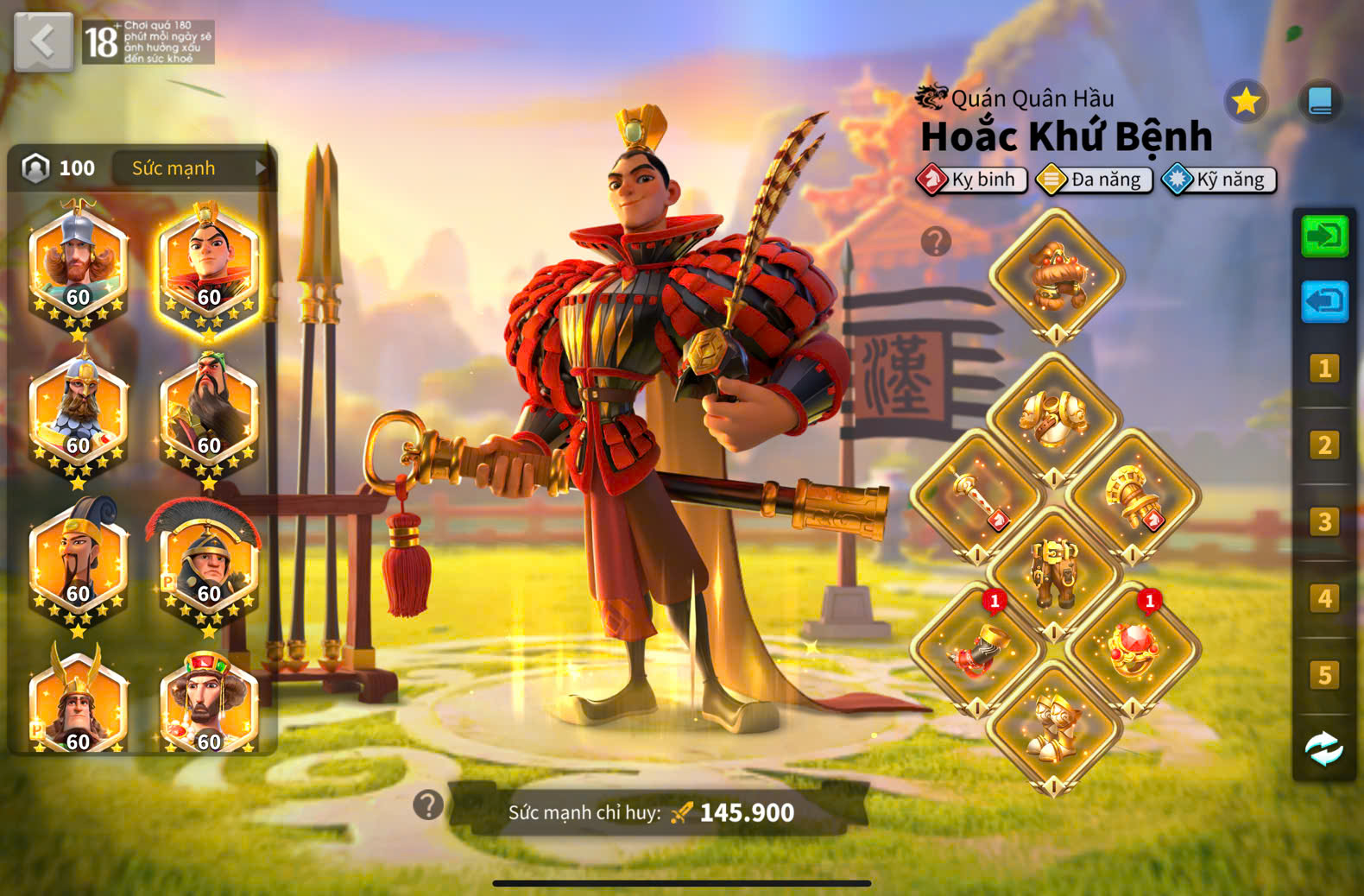Screen dimensions: 1364x896
Task: Open the blue book info button
Action: pos(1320,102)
